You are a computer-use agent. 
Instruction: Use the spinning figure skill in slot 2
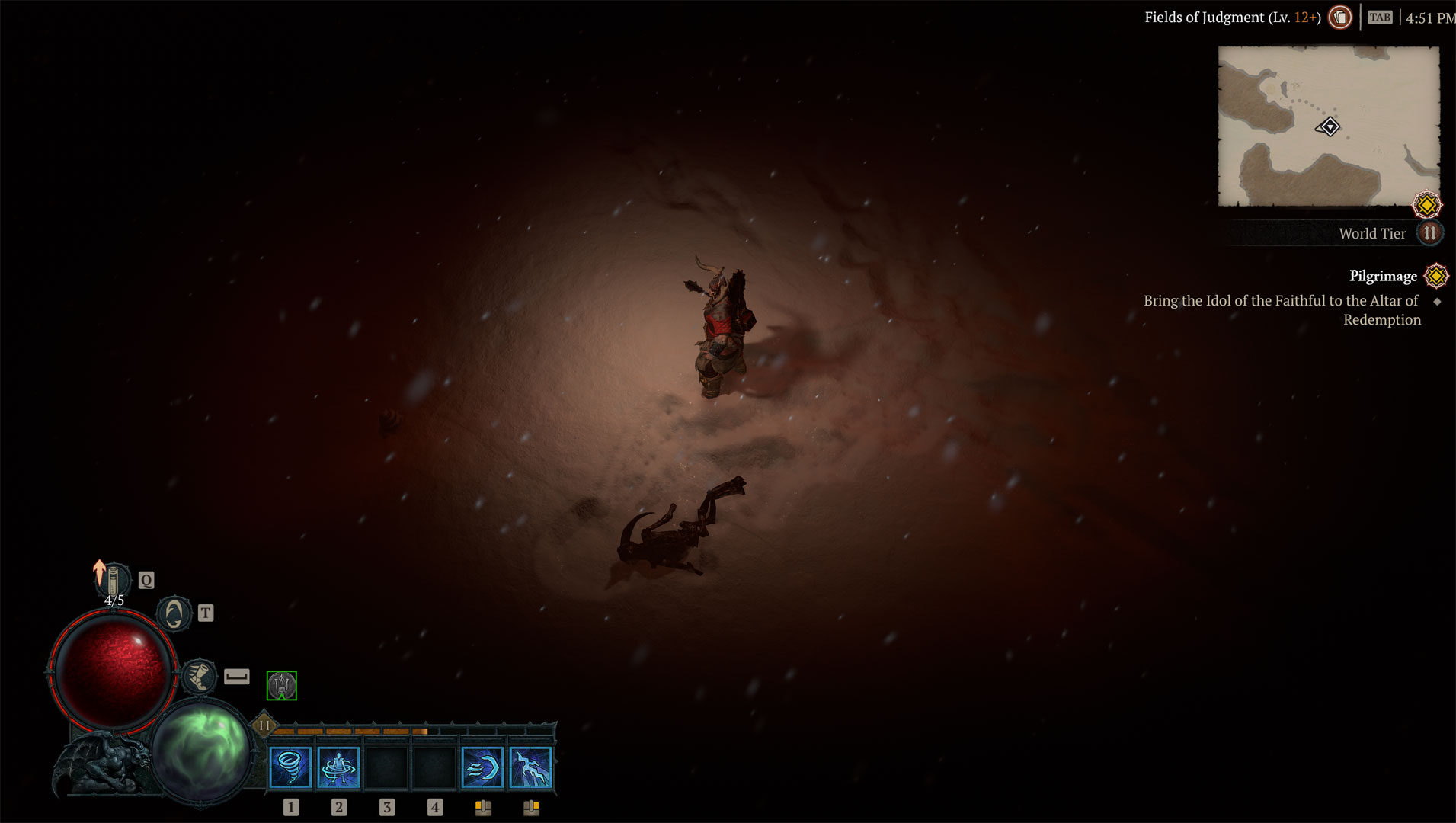point(338,767)
